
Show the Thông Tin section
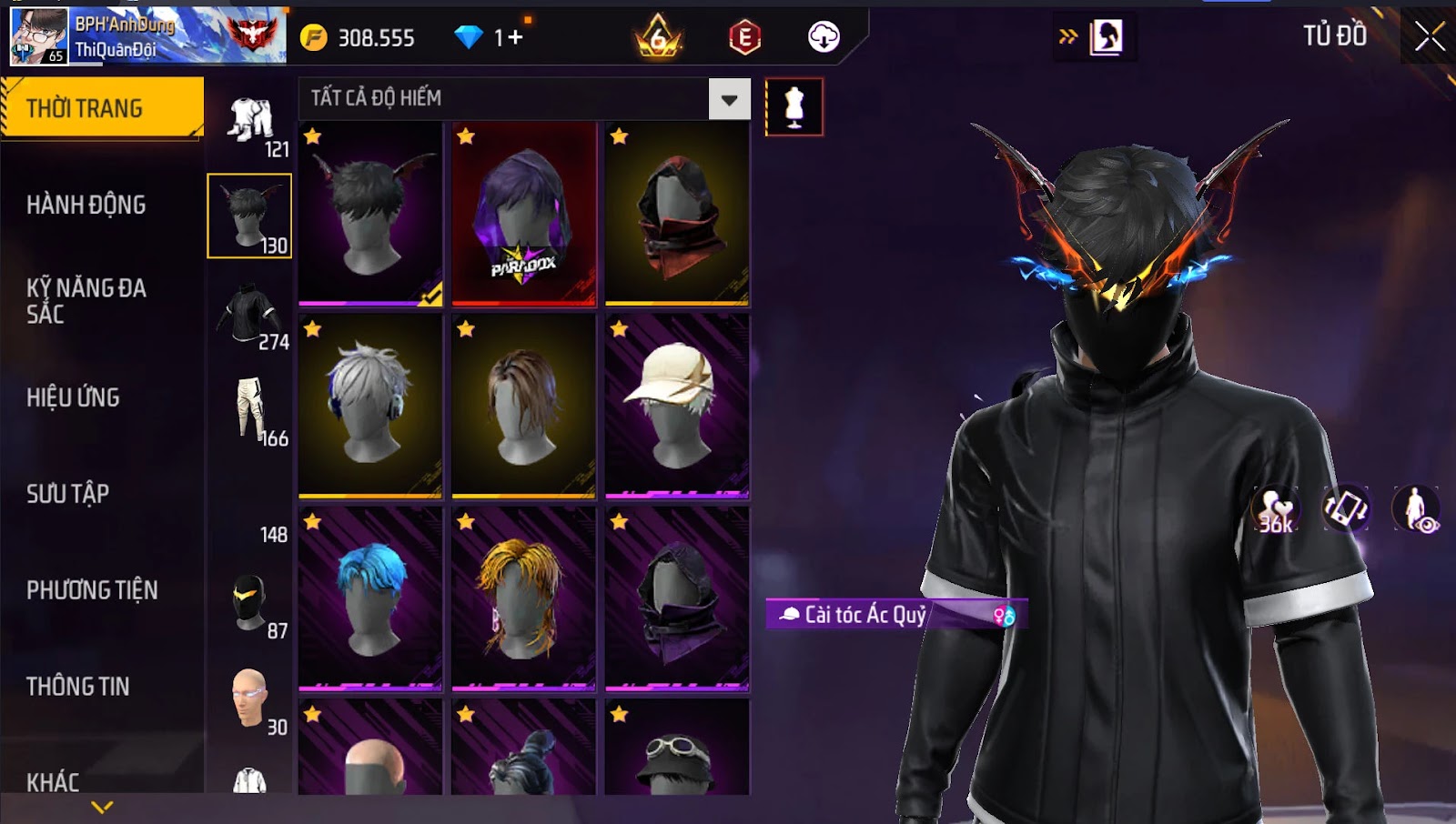[78, 687]
